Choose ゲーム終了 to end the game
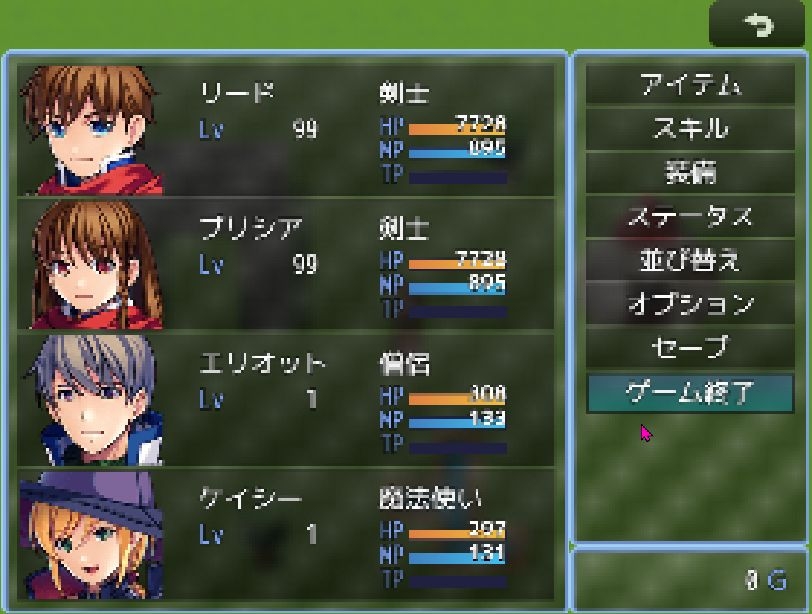Screen dimensions: 812x614 (x=689, y=391)
